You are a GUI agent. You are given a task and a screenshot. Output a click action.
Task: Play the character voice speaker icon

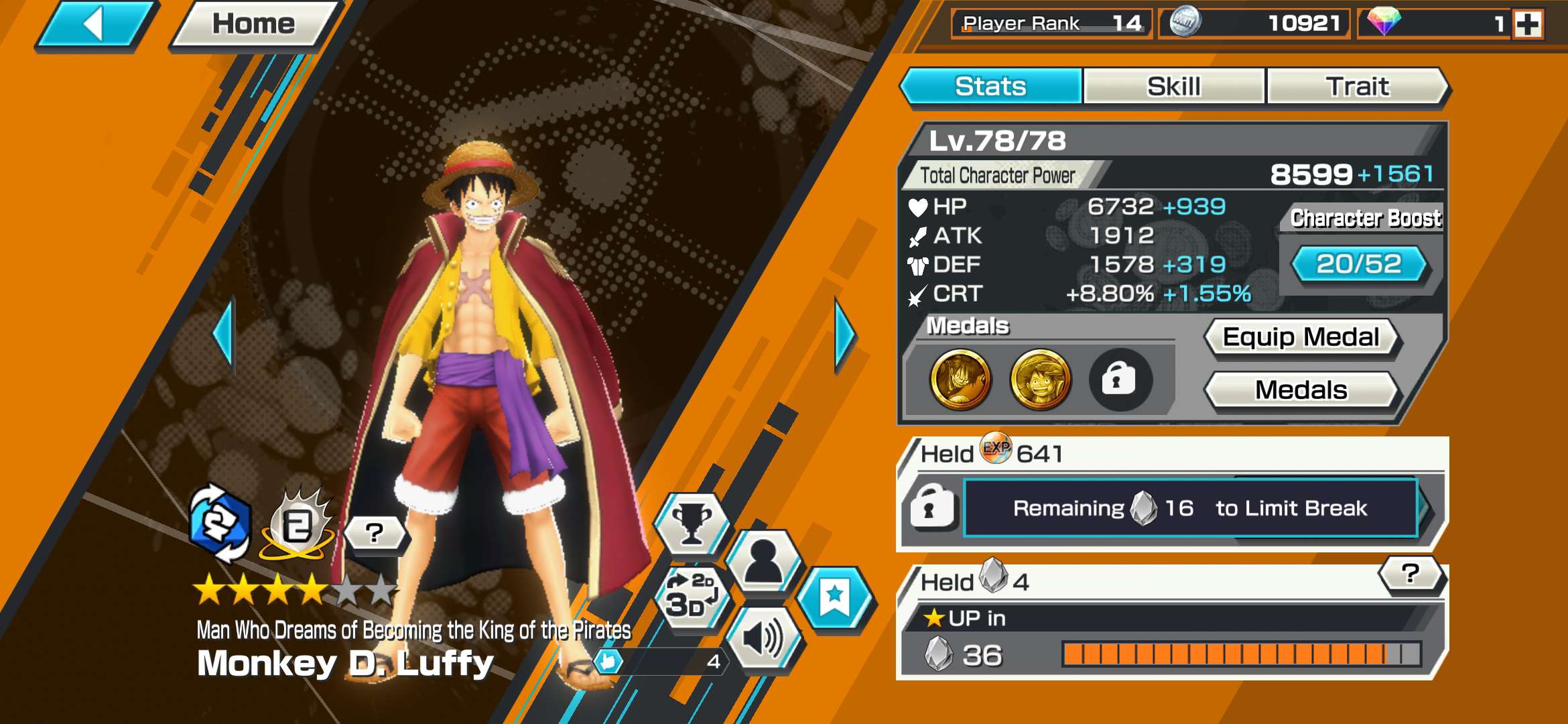pyautogui.click(x=764, y=638)
